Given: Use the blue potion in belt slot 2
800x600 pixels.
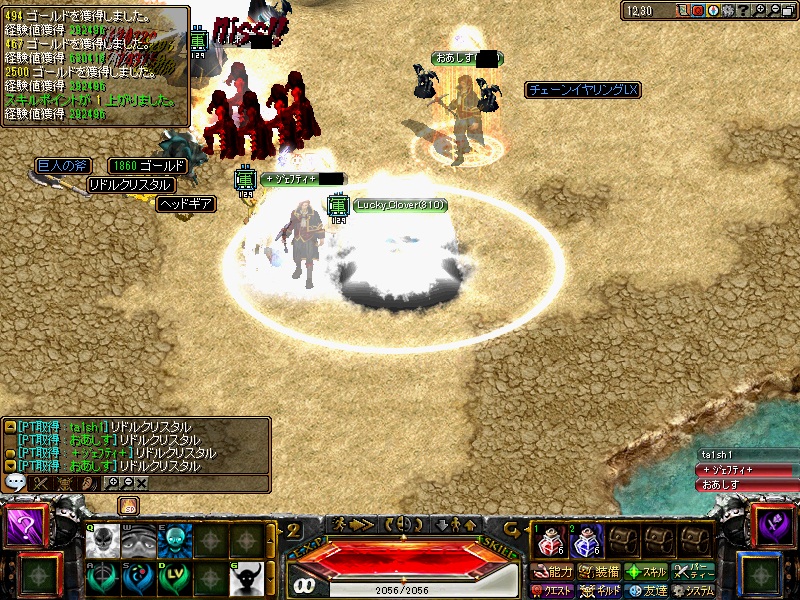Looking at the screenshot, I should [x=585, y=543].
